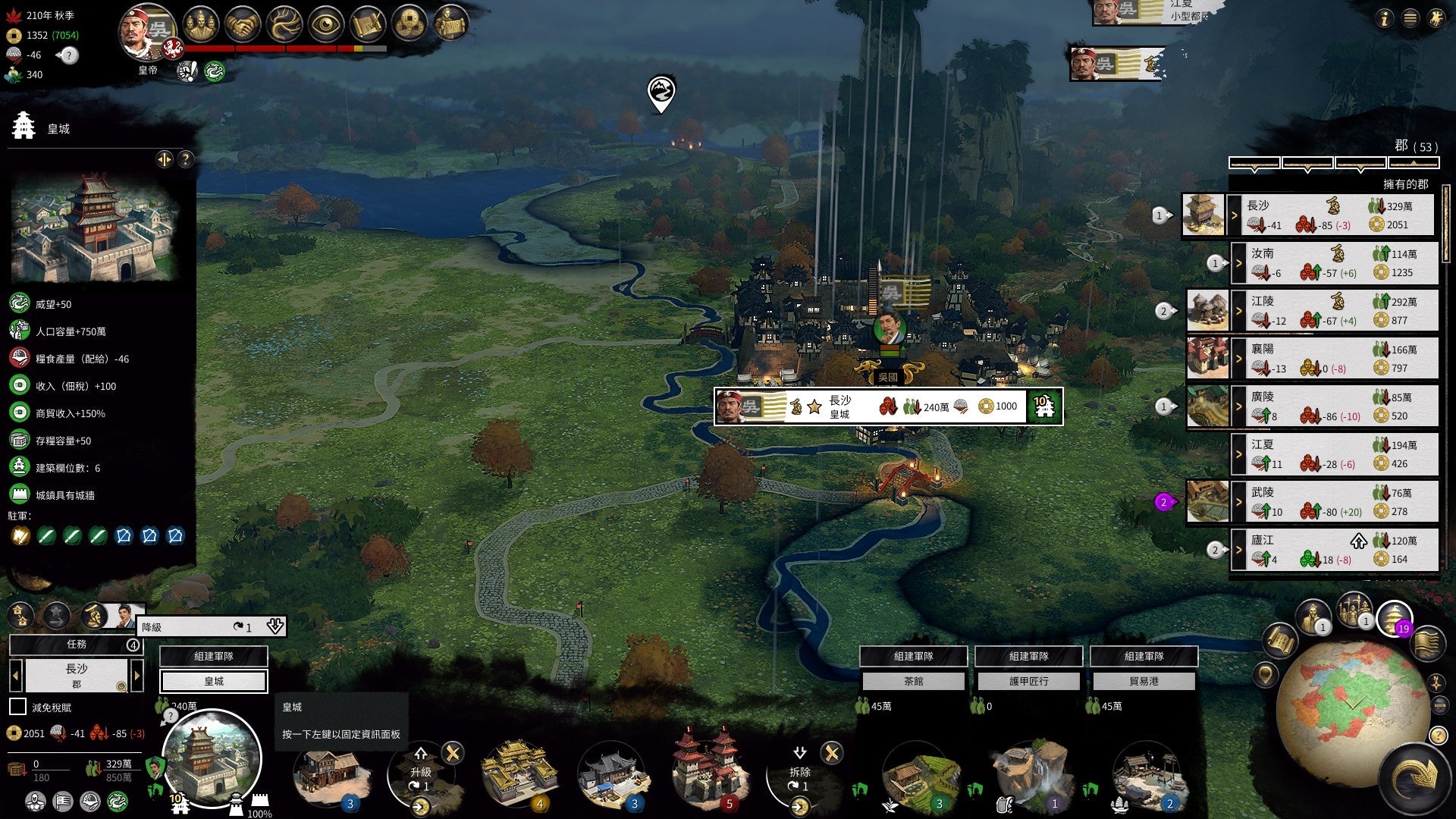
Task: Click the 拆除 demolish button
Action: point(800,772)
